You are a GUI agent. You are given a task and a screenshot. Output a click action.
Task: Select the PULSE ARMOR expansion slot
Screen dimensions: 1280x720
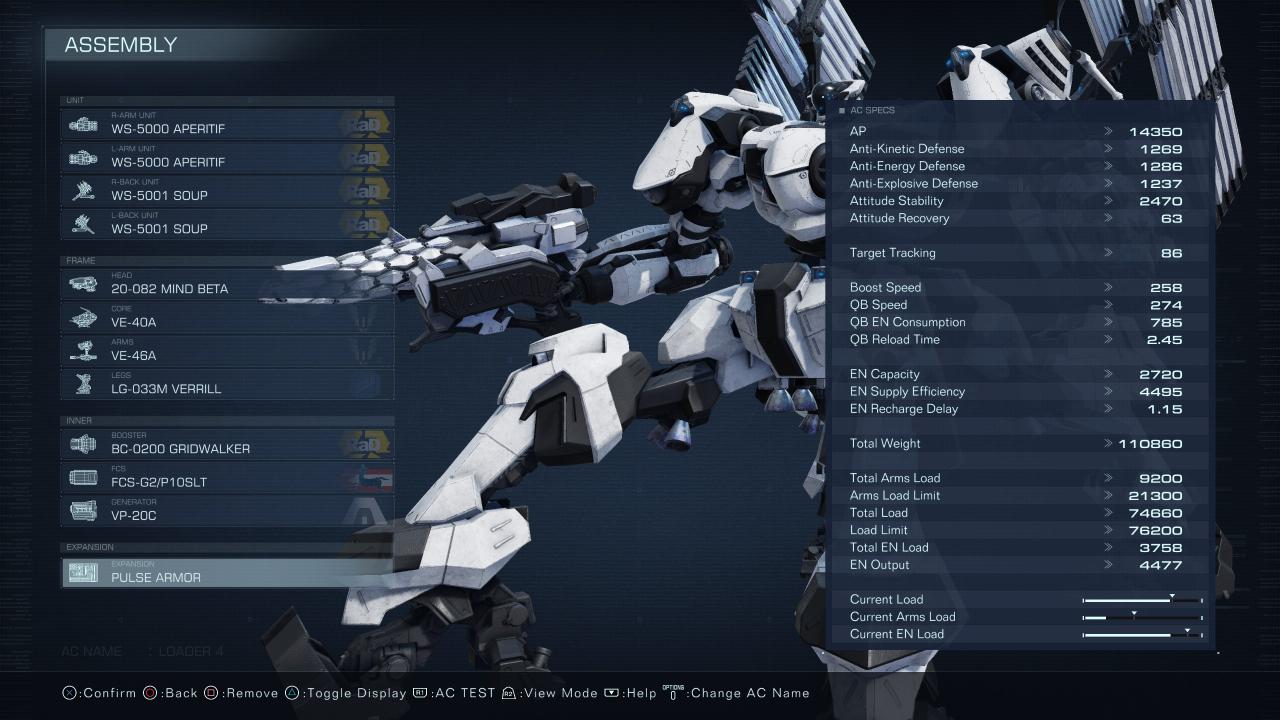pos(227,572)
